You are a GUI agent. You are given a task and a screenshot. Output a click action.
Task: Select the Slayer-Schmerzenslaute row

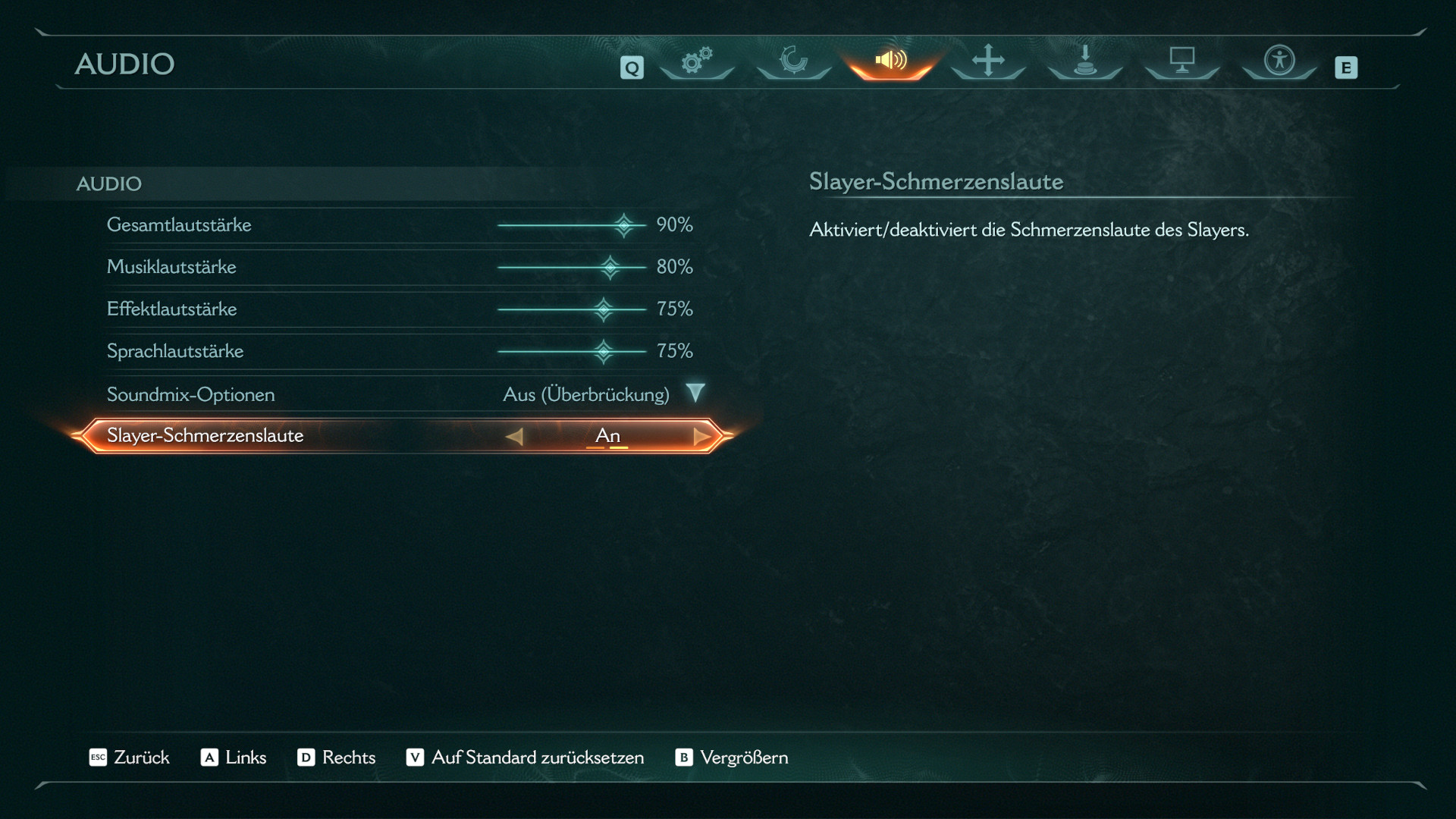(205, 436)
